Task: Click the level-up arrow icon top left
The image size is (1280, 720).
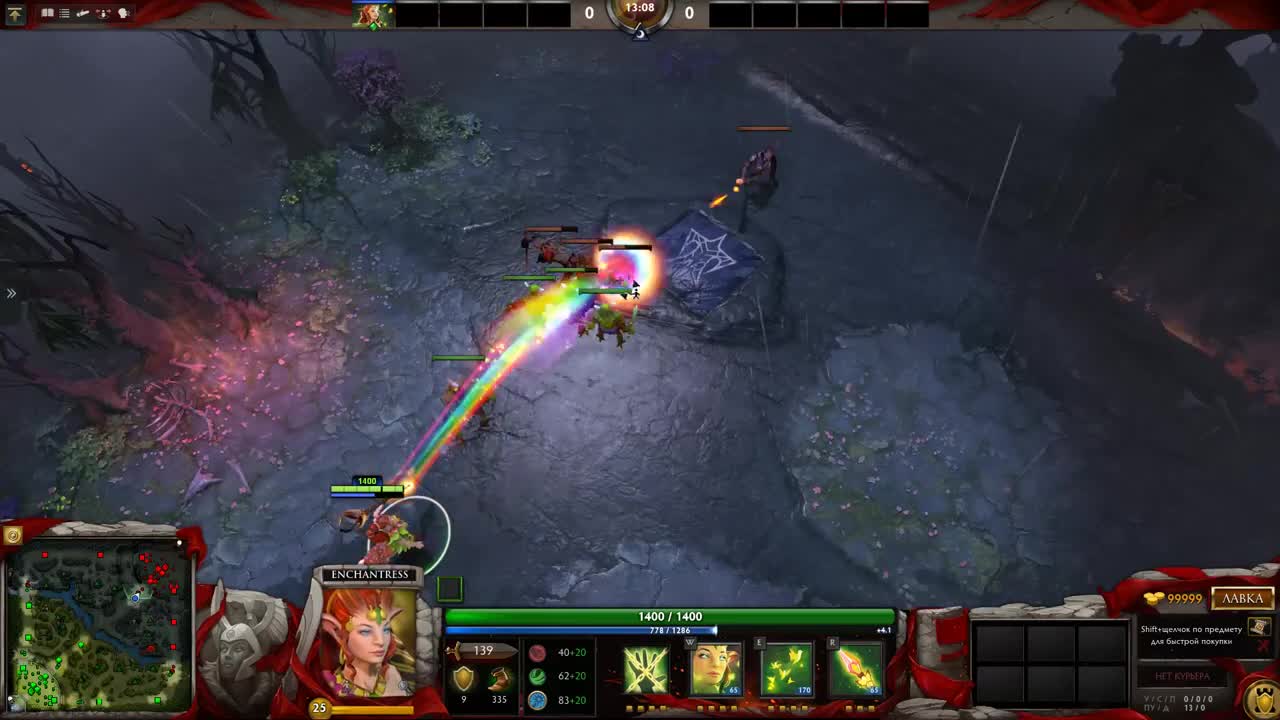Action: tap(15, 15)
